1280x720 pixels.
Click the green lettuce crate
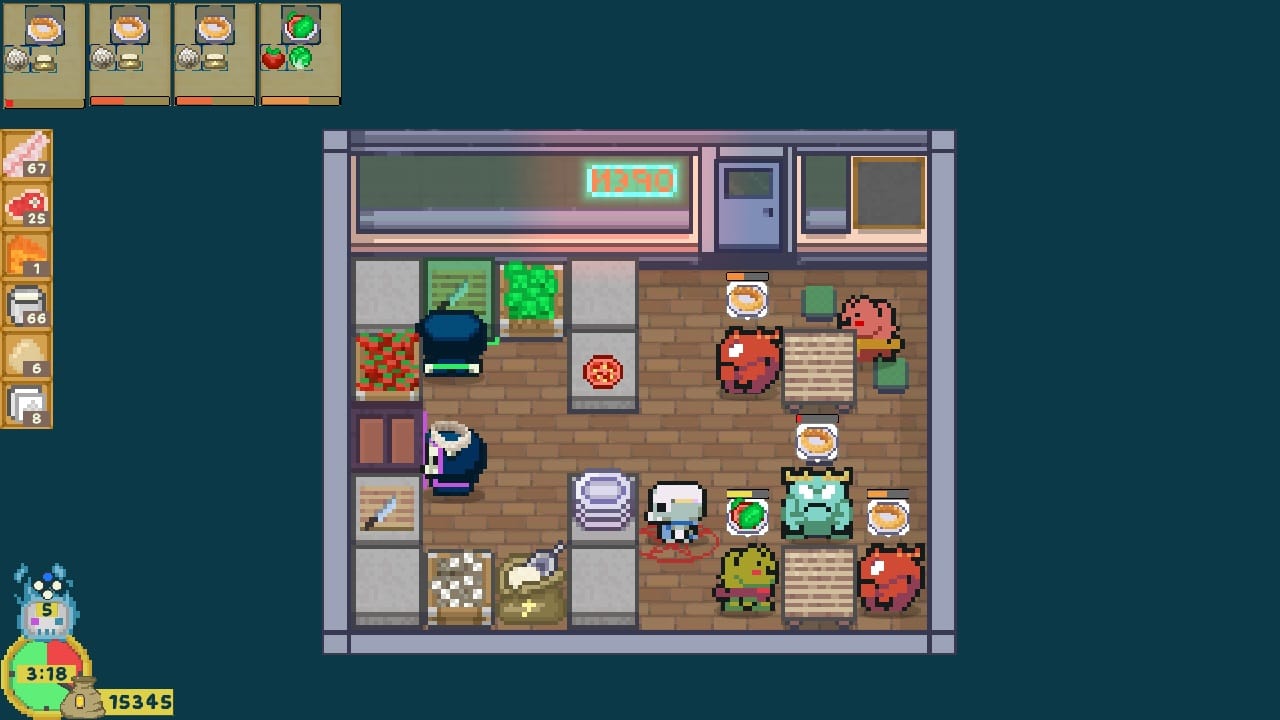click(x=531, y=293)
